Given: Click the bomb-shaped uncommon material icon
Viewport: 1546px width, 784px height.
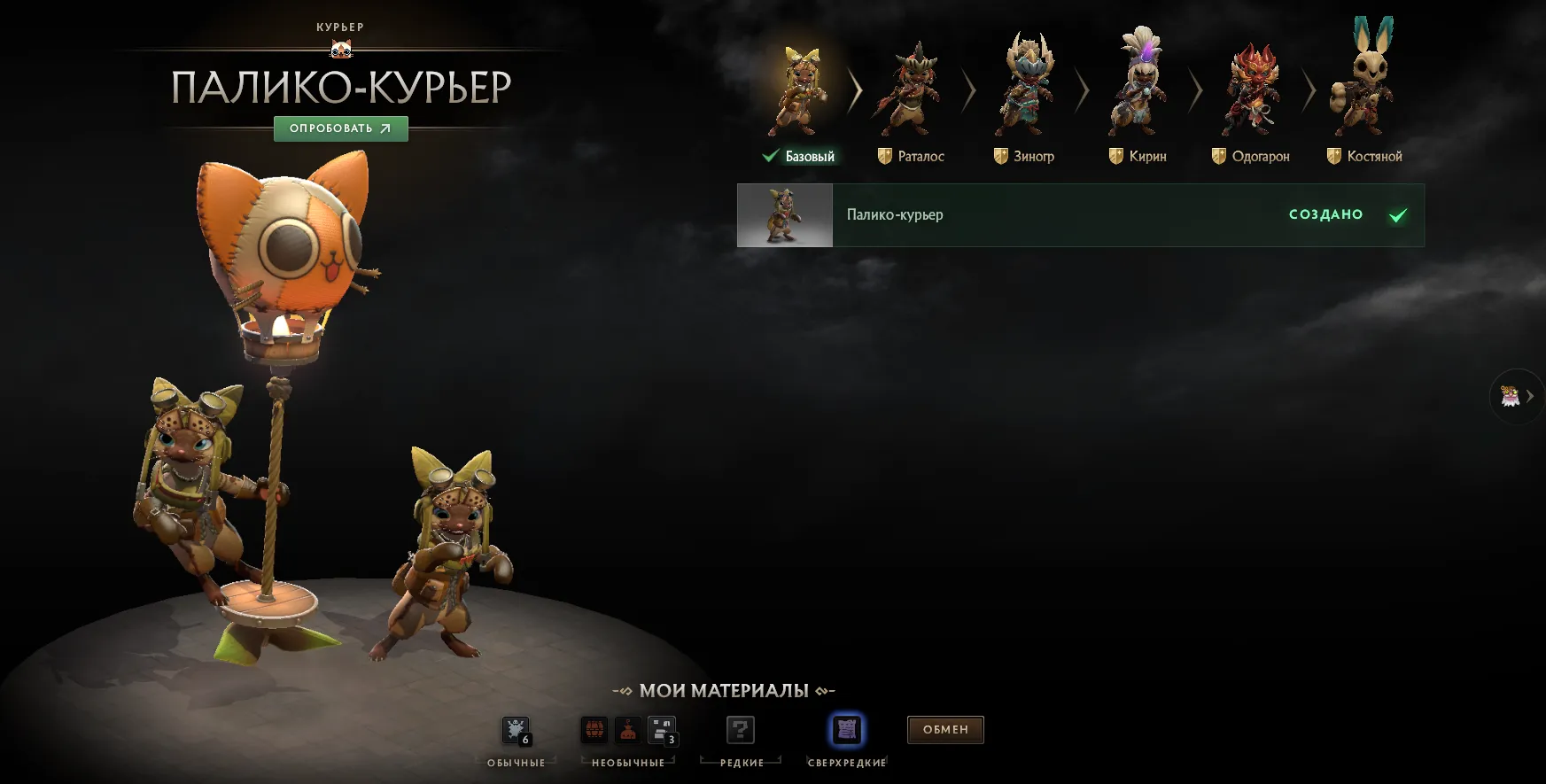Looking at the screenshot, I should tap(626, 728).
